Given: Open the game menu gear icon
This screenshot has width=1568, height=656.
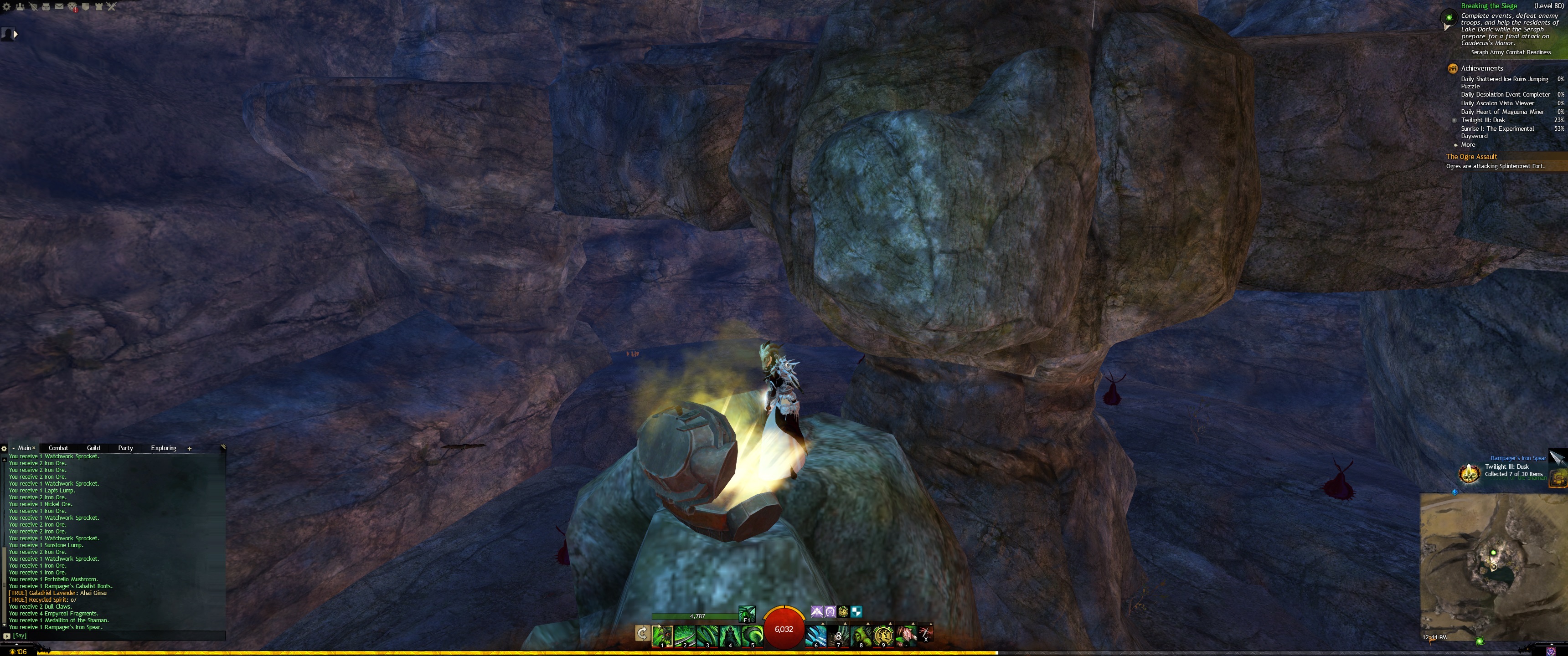Looking at the screenshot, I should [7, 7].
